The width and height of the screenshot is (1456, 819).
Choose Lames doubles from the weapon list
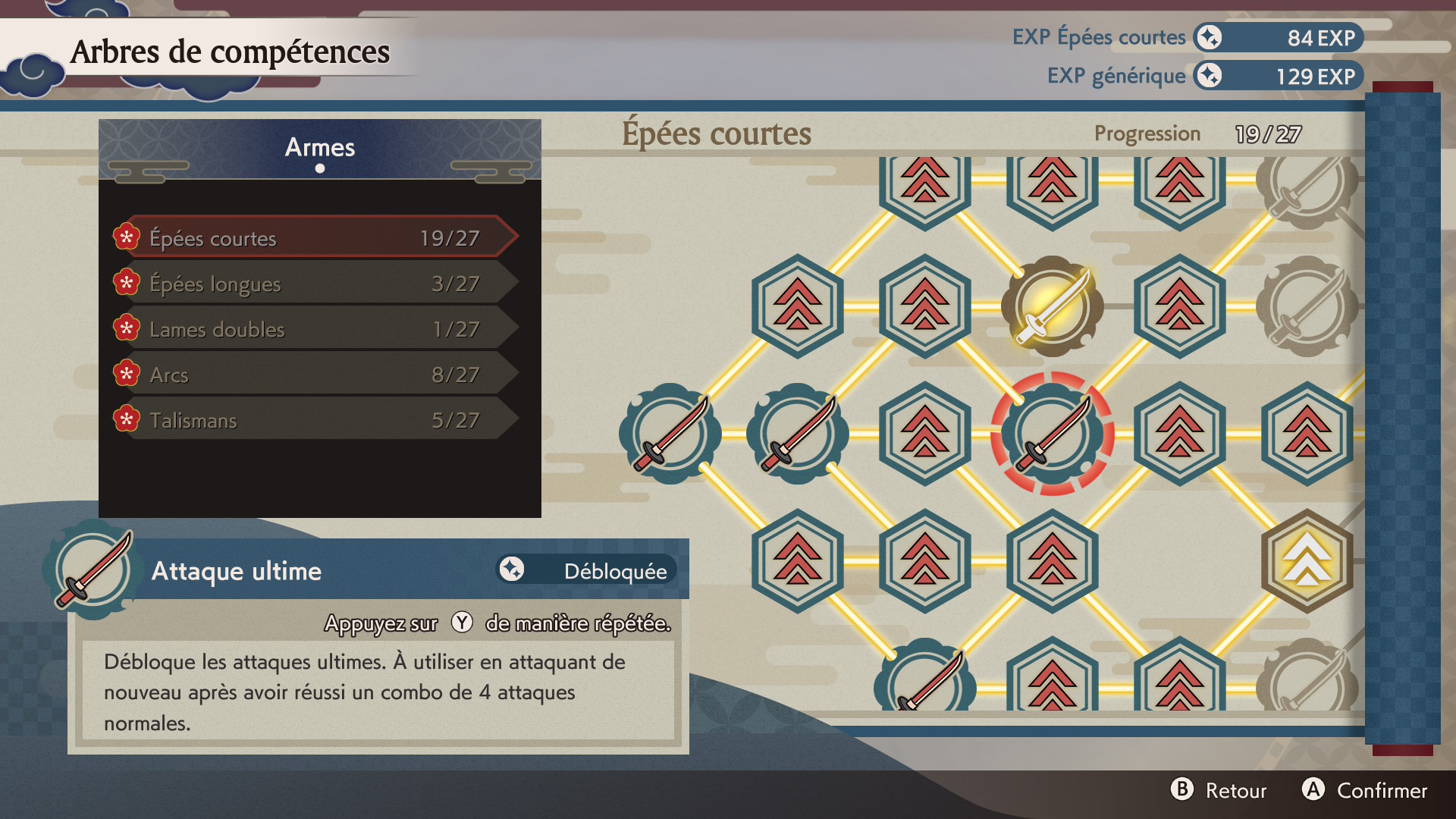coord(315,329)
